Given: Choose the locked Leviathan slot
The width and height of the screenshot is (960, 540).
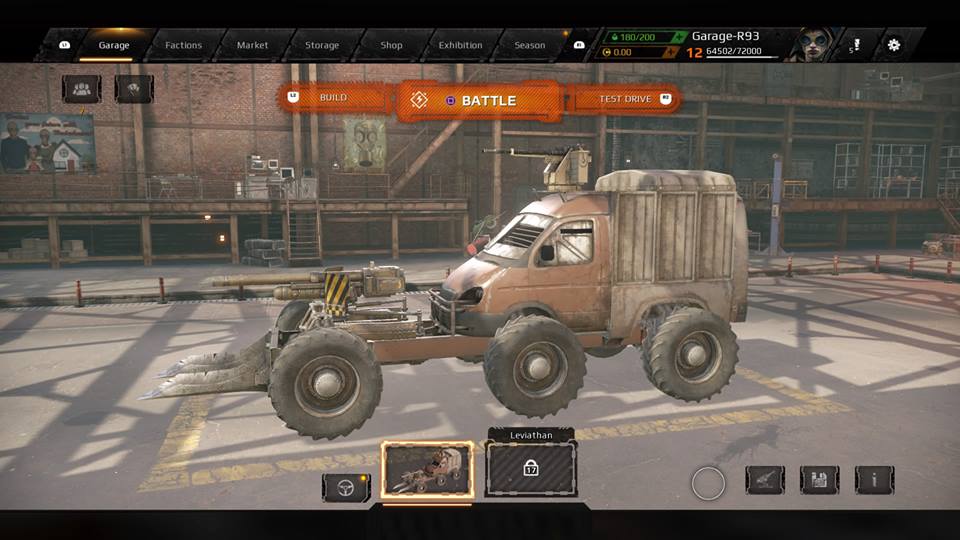Looking at the screenshot, I should click(x=530, y=469).
